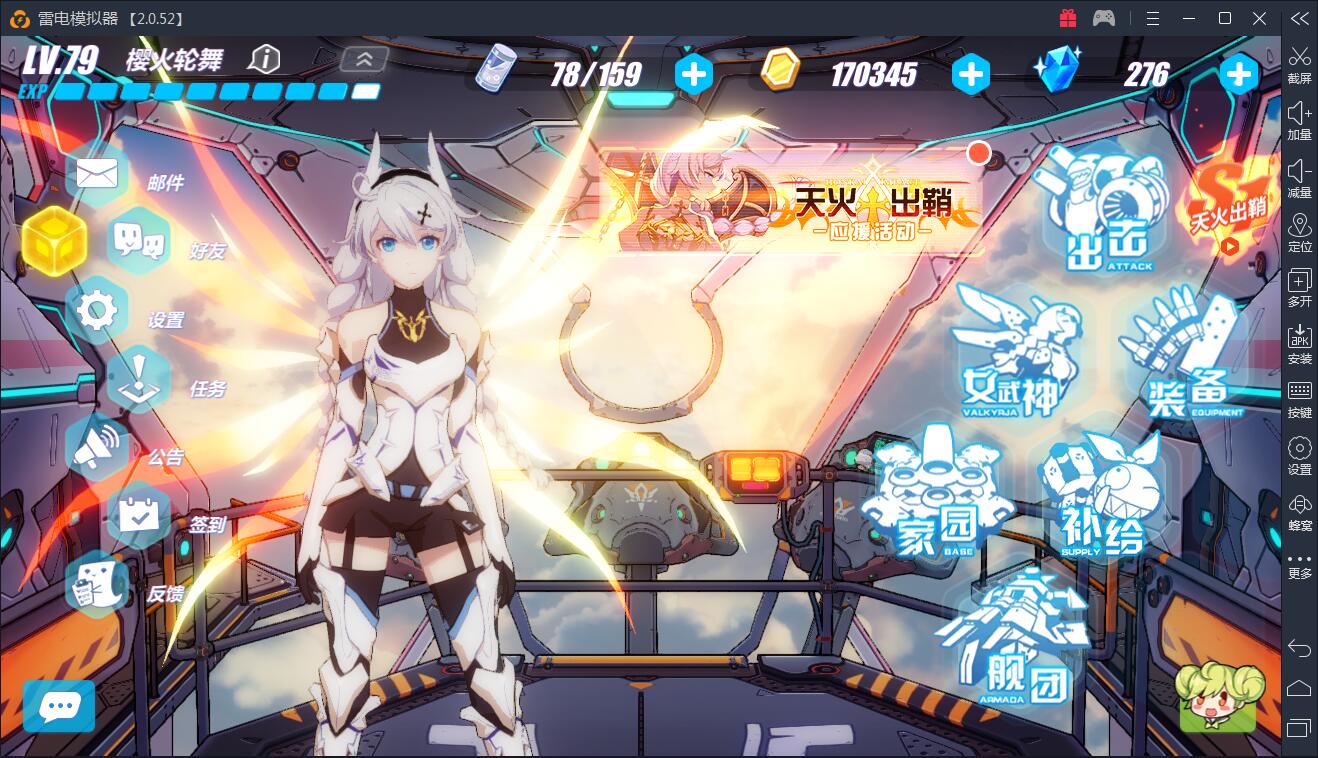The height and width of the screenshot is (758, 1318).
Task: Add gold coins with the plus button
Action: [x=970, y=74]
